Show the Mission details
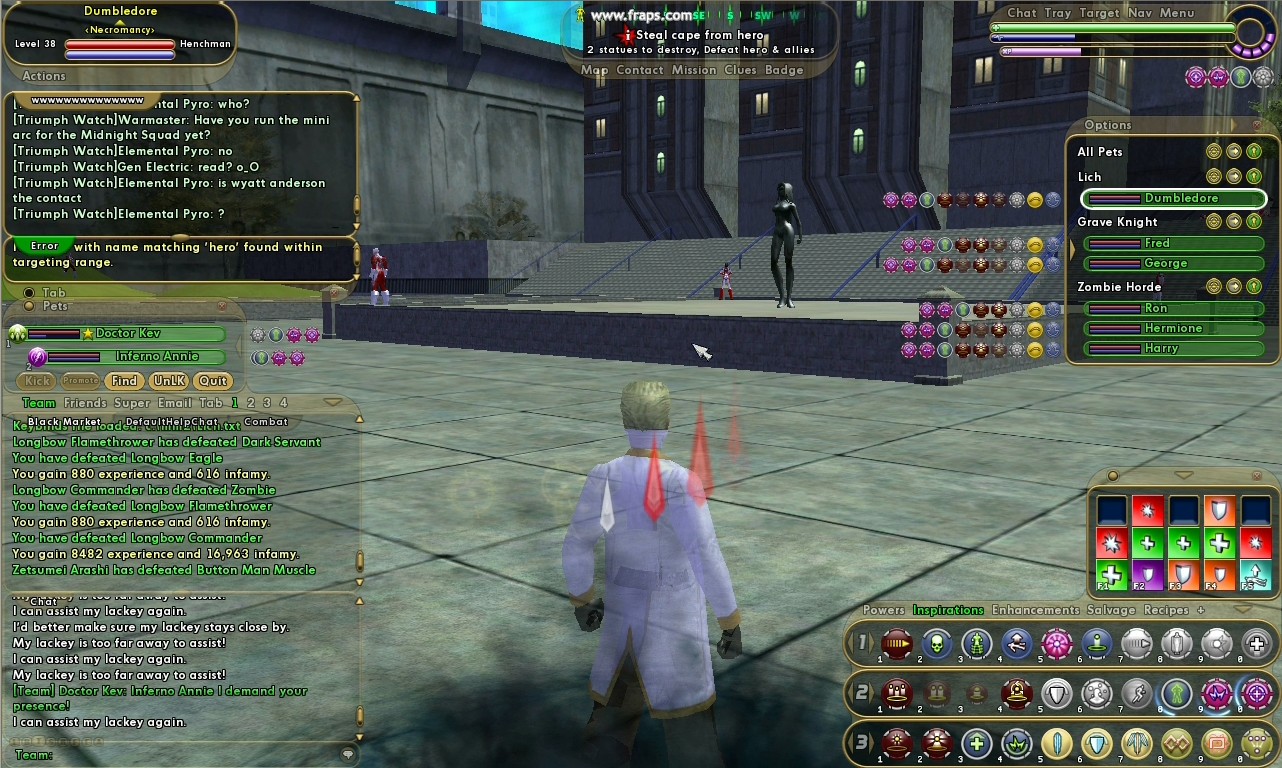Screen dimensions: 1282x768 pos(693,70)
